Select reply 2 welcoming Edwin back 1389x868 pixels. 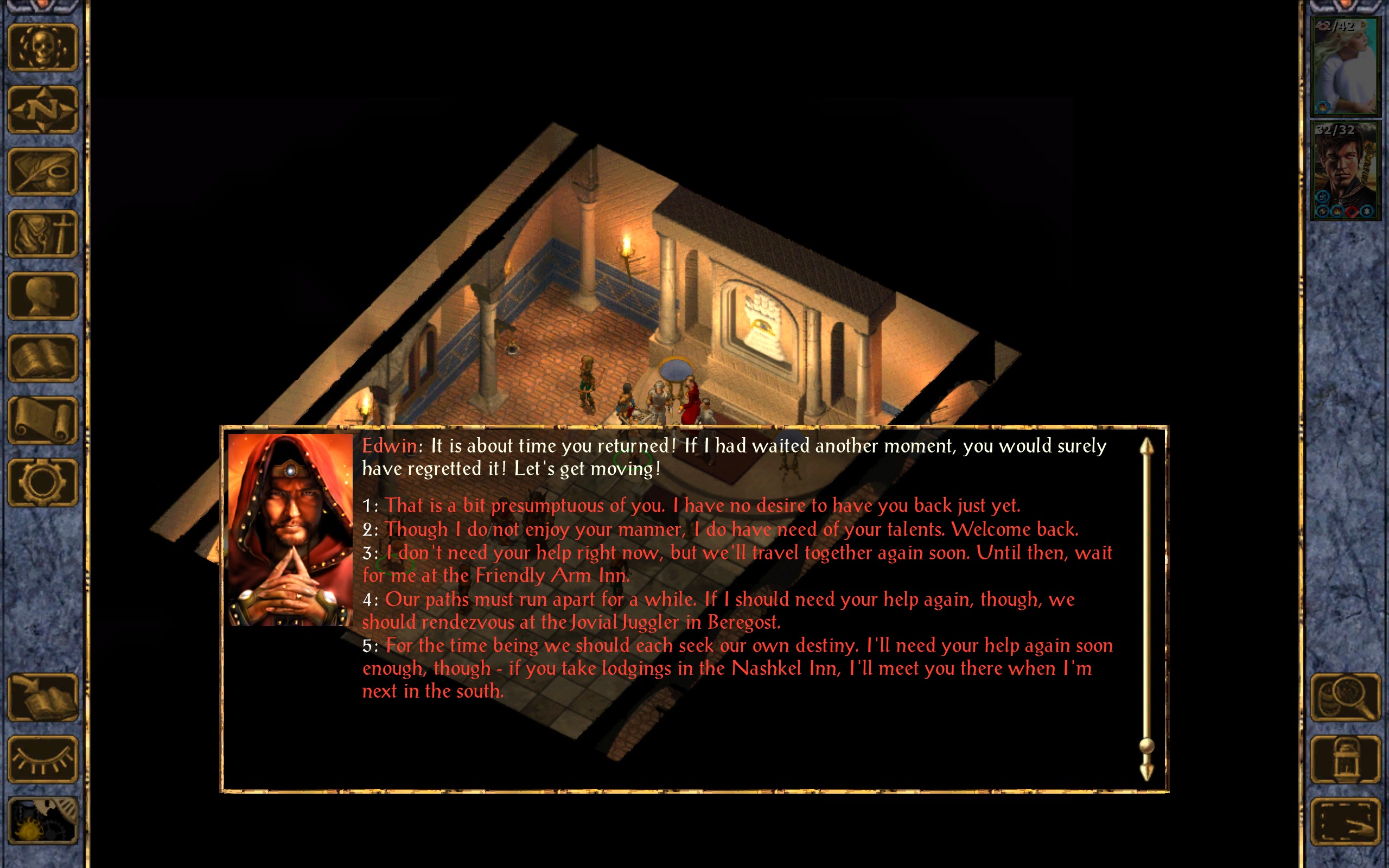click(731, 529)
